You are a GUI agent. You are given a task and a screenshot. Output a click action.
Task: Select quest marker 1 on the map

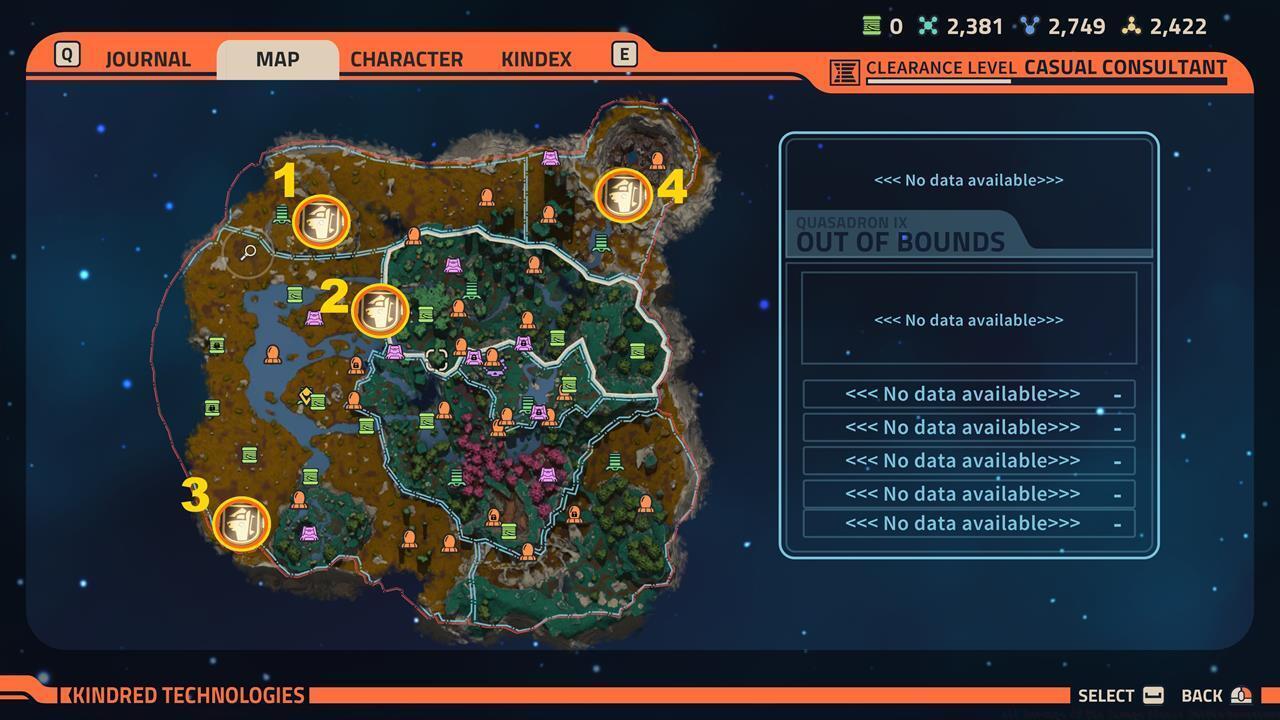320,222
